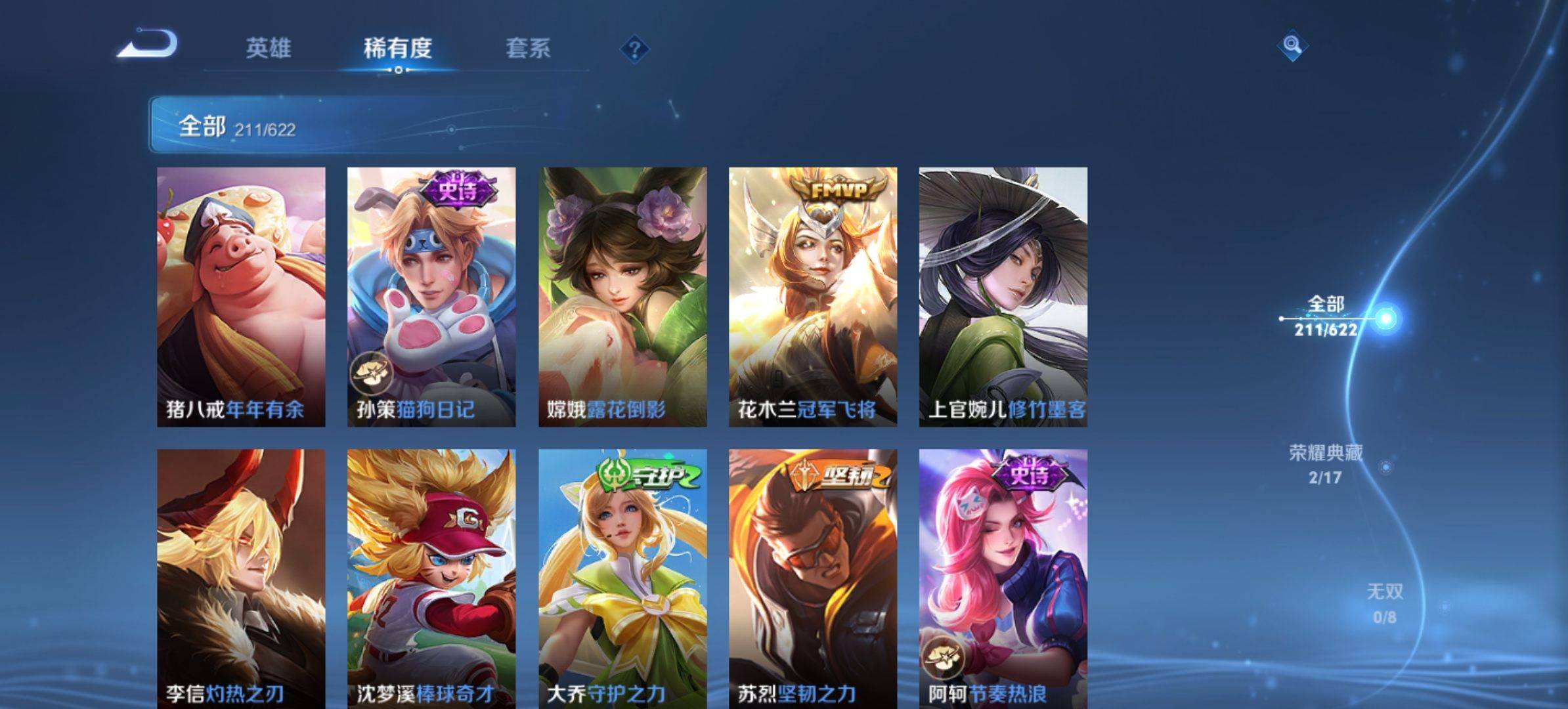Select the 孙策 猫狗日记 skin card
1568x709 pixels.
click(431, 297)
